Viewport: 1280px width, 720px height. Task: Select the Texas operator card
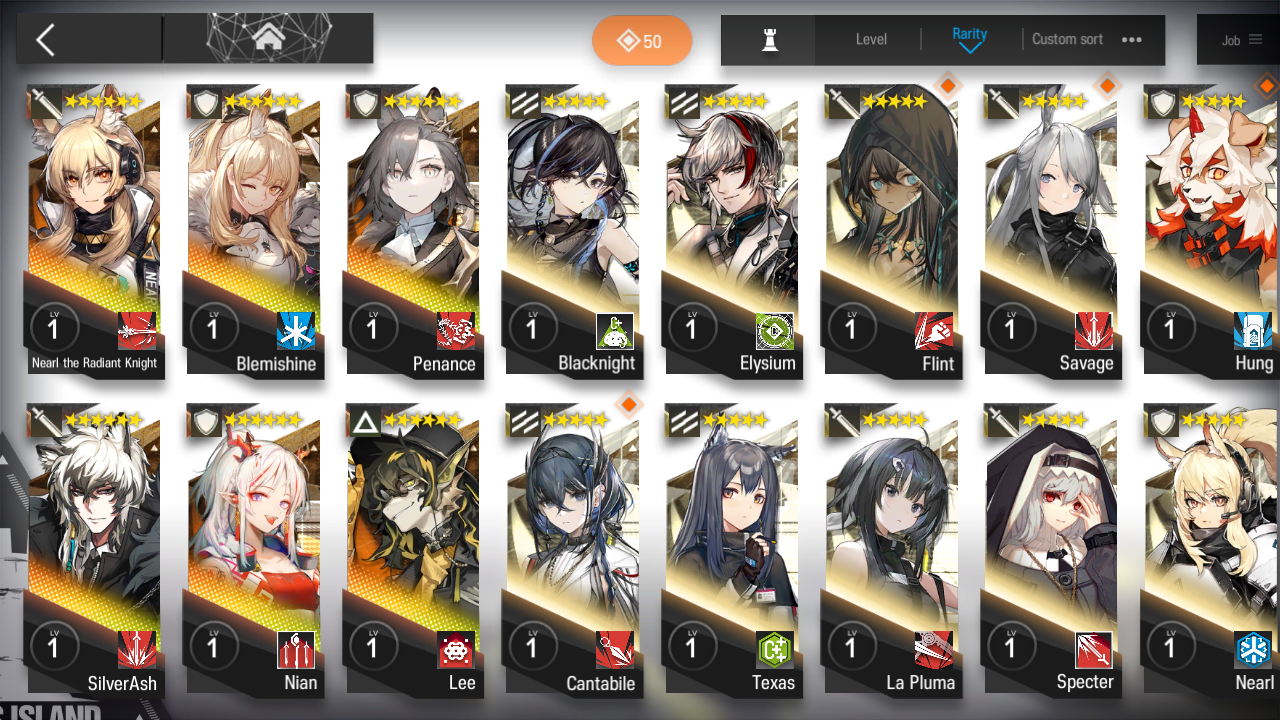731,550
